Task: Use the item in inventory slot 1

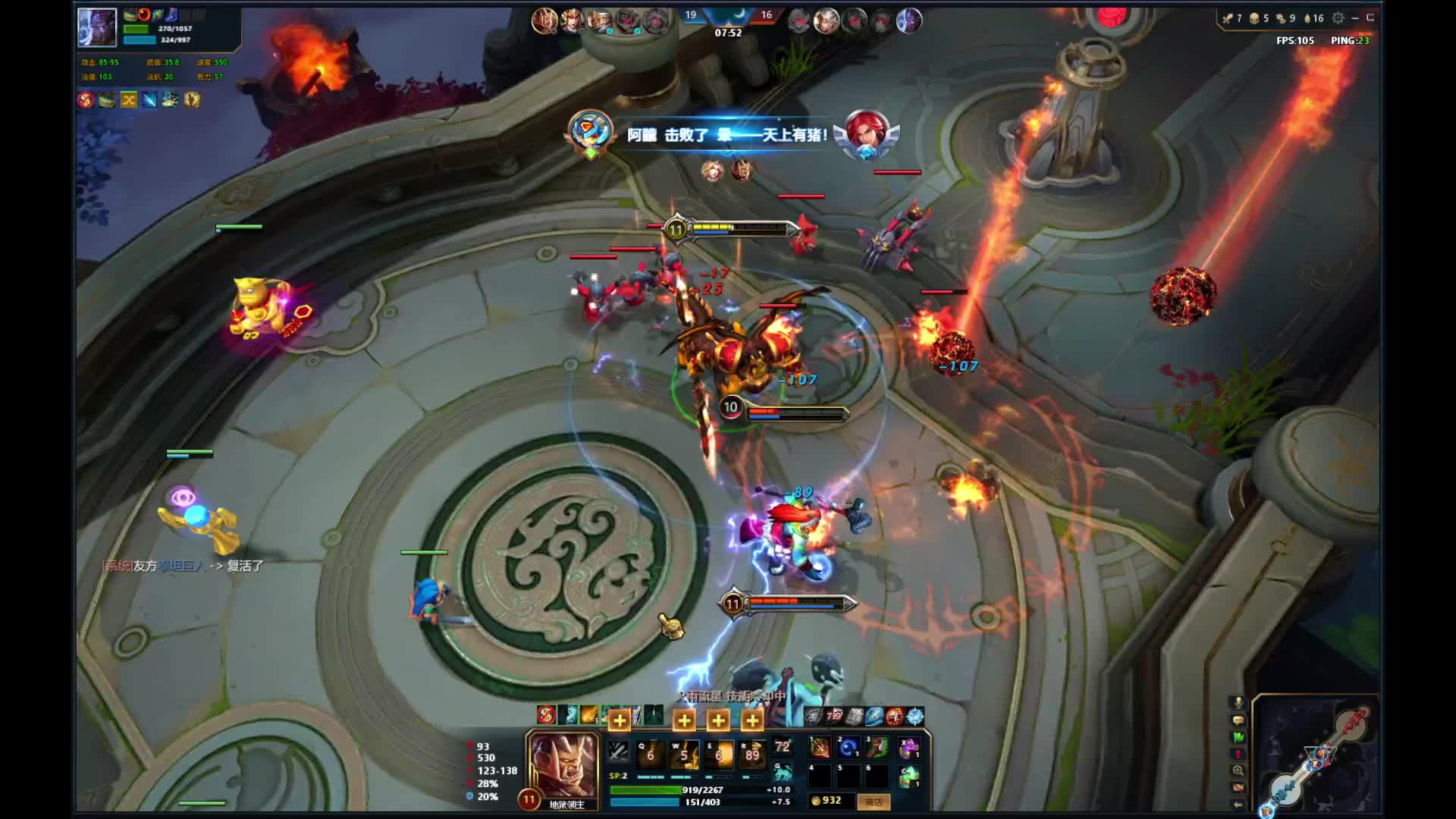Action: point(820,748)
